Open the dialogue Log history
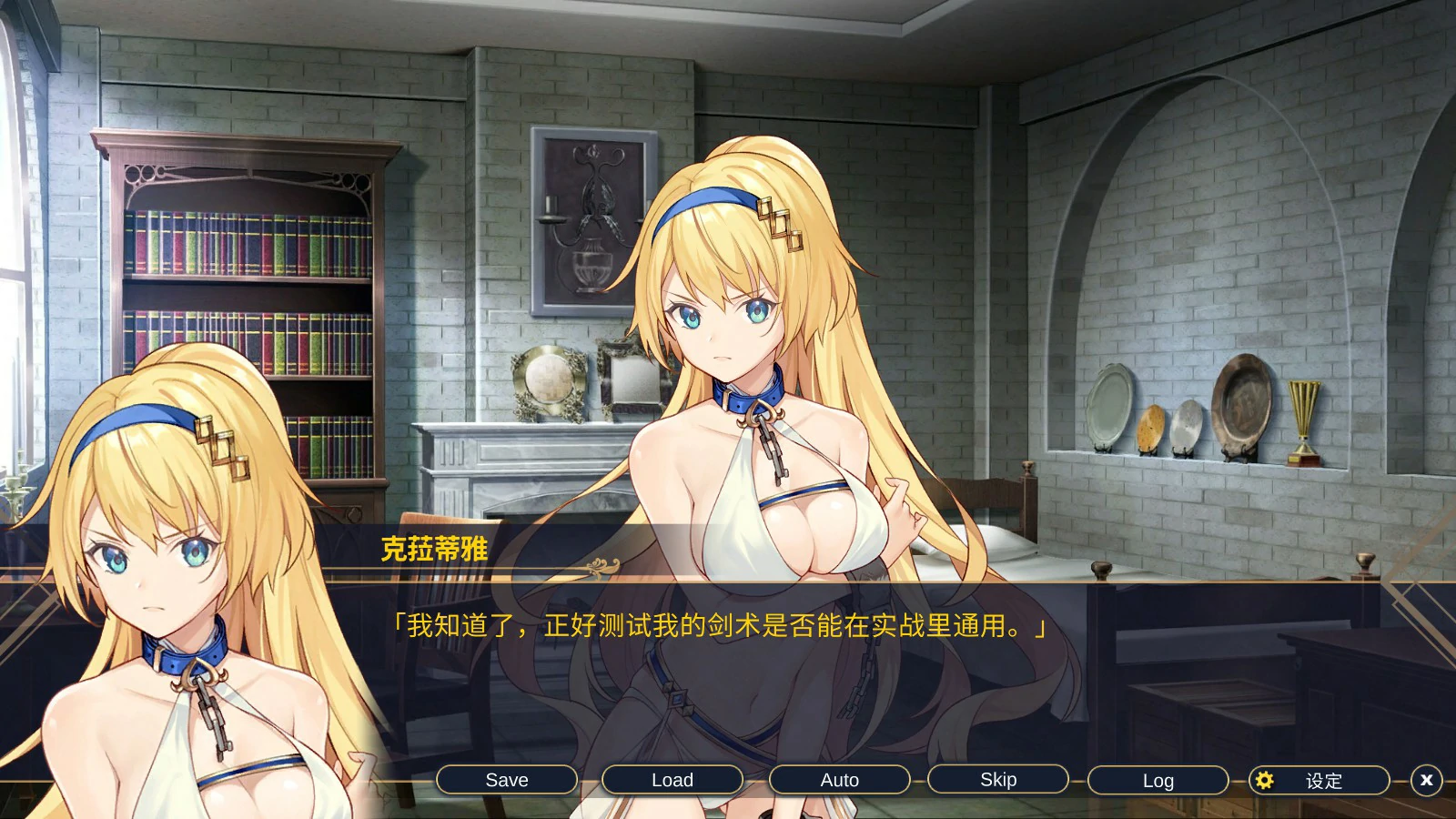Viewport: 1456px width, 819px height. point(1157,780)
